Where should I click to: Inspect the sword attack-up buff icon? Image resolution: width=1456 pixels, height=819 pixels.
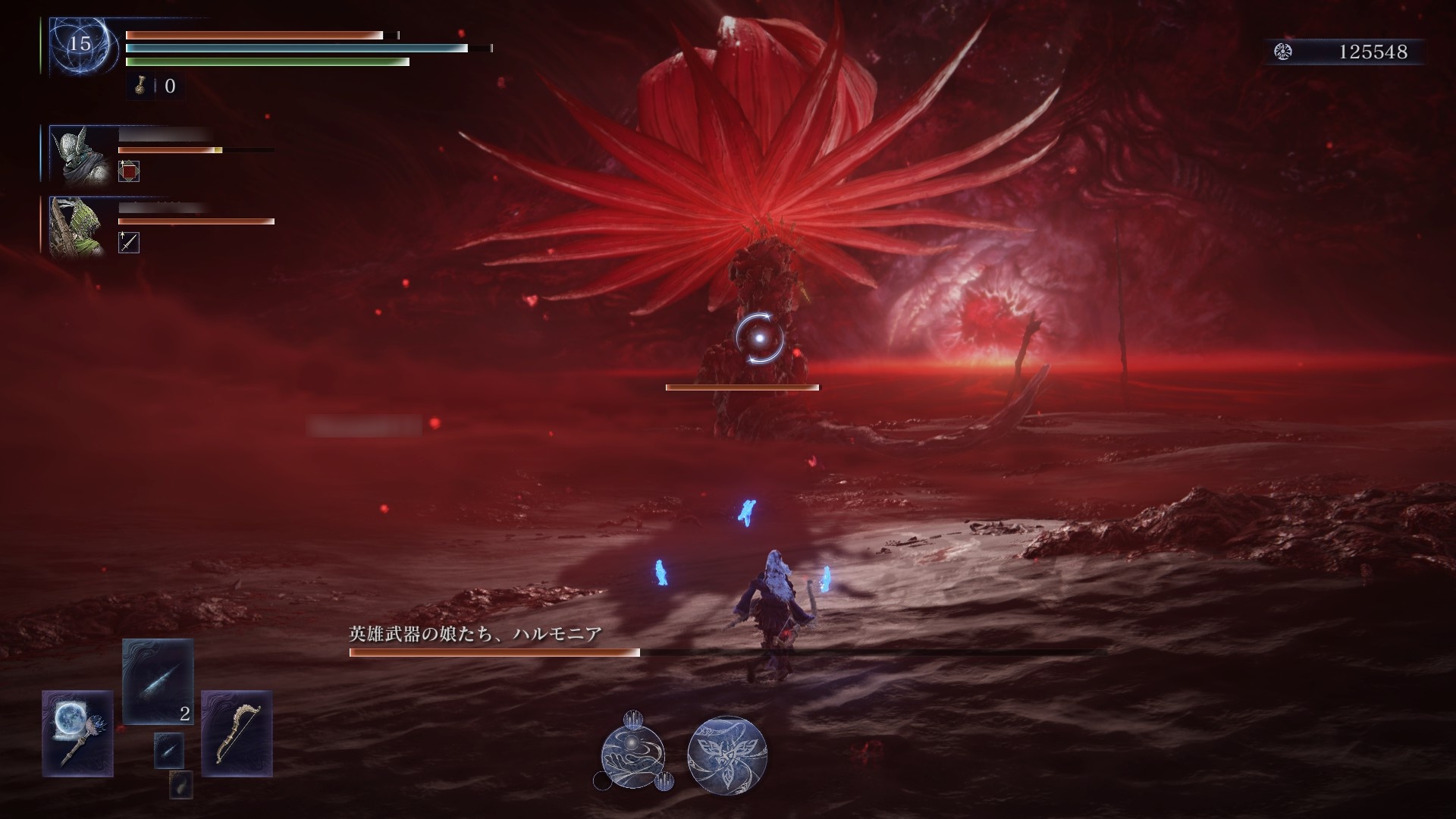(129, 243)
